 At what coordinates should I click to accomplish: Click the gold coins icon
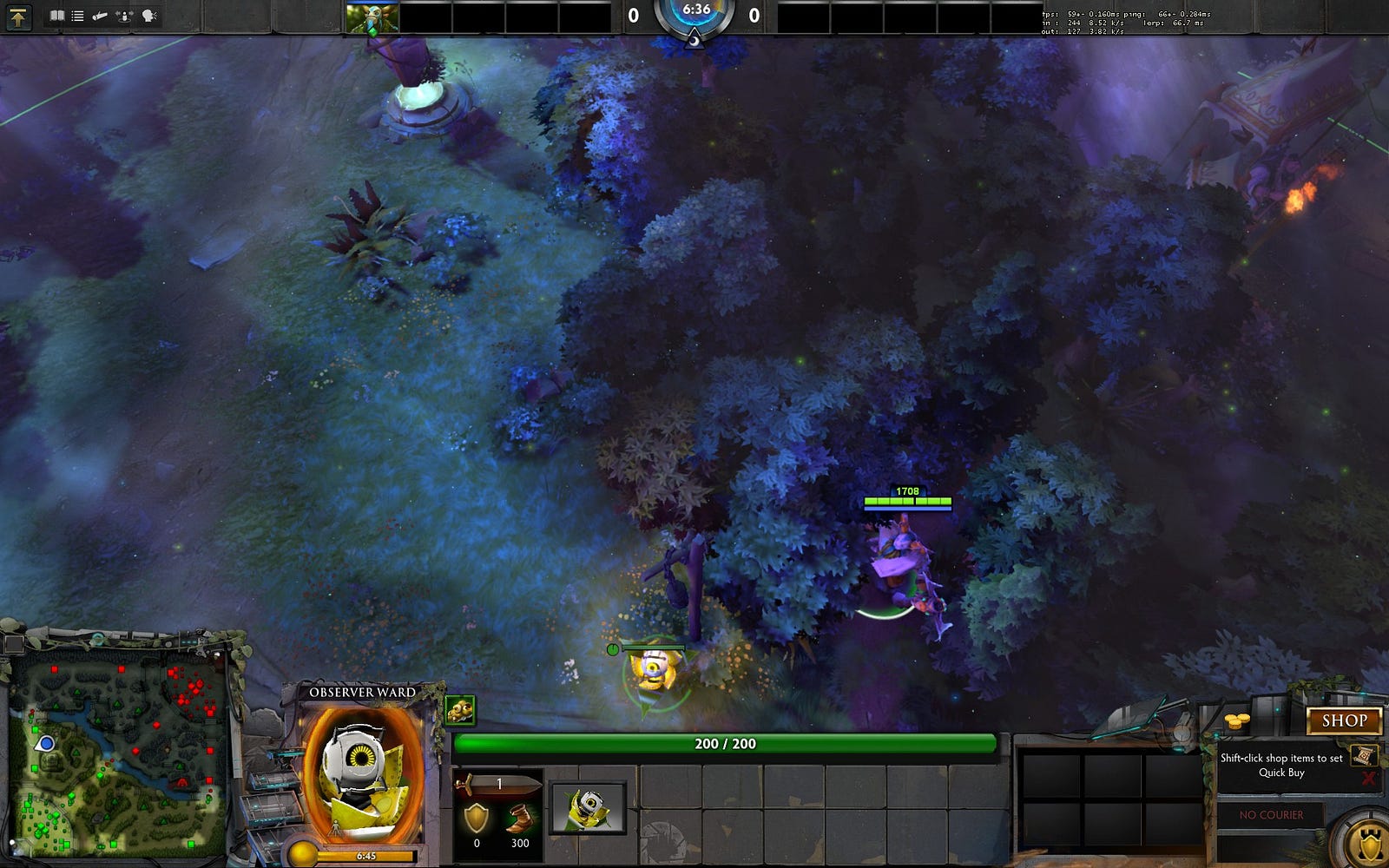1236,721
